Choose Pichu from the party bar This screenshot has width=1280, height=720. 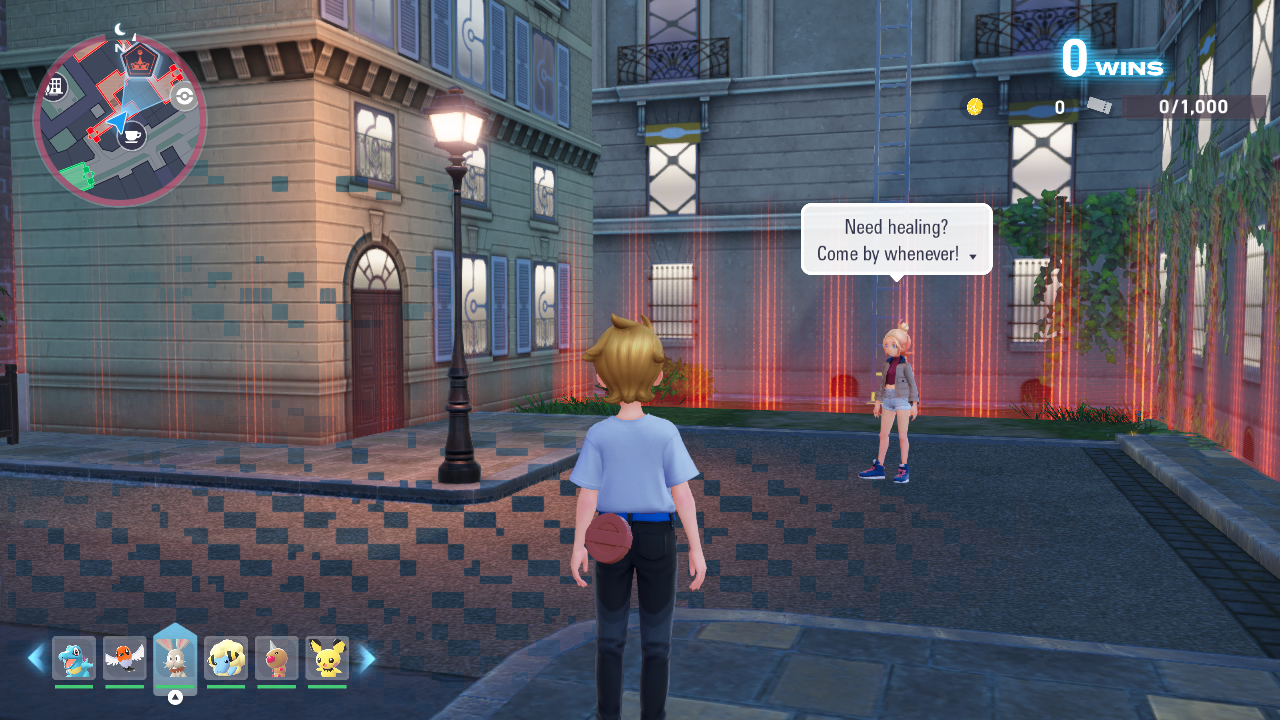[x=327, y=658]
